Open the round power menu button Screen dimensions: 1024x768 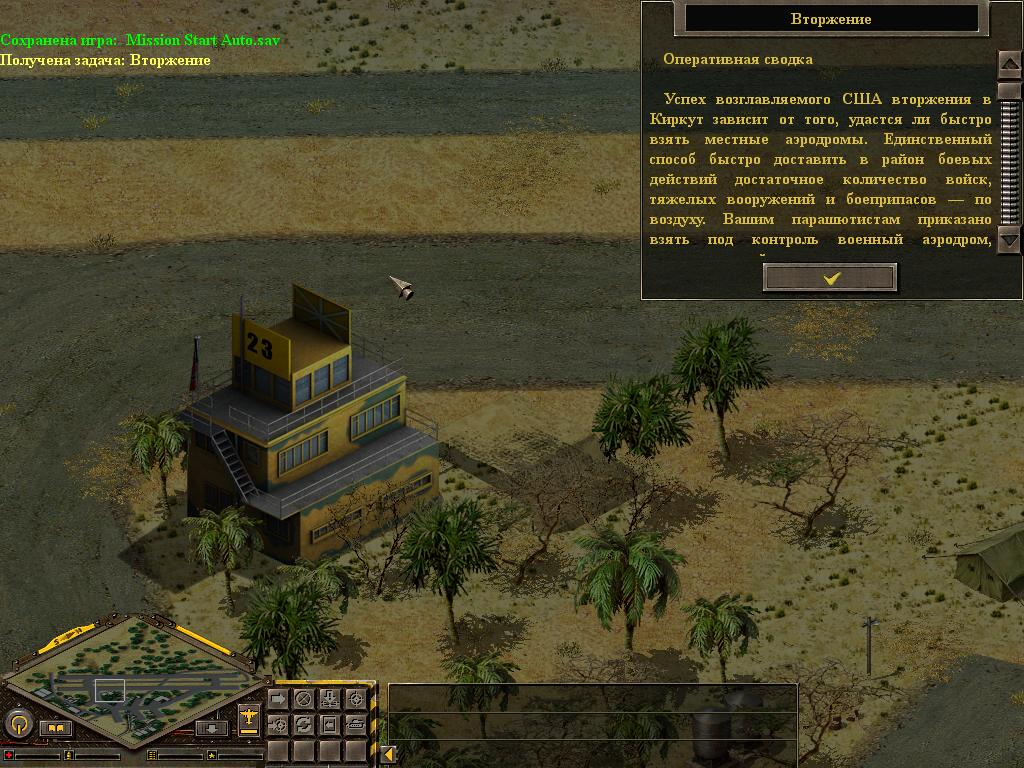[x=18, y=722]
